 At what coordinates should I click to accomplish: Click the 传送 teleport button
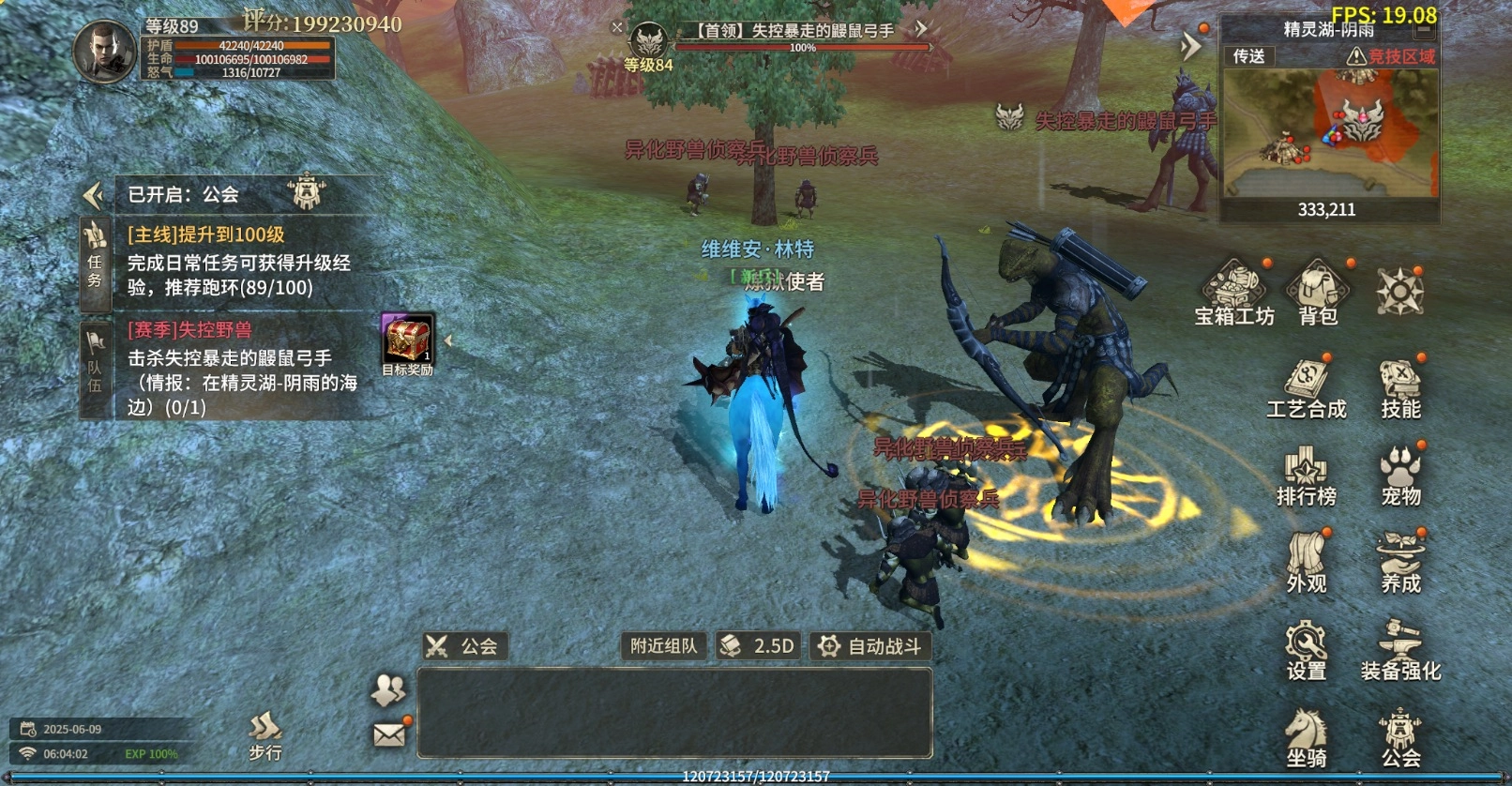click(1248, 56)
